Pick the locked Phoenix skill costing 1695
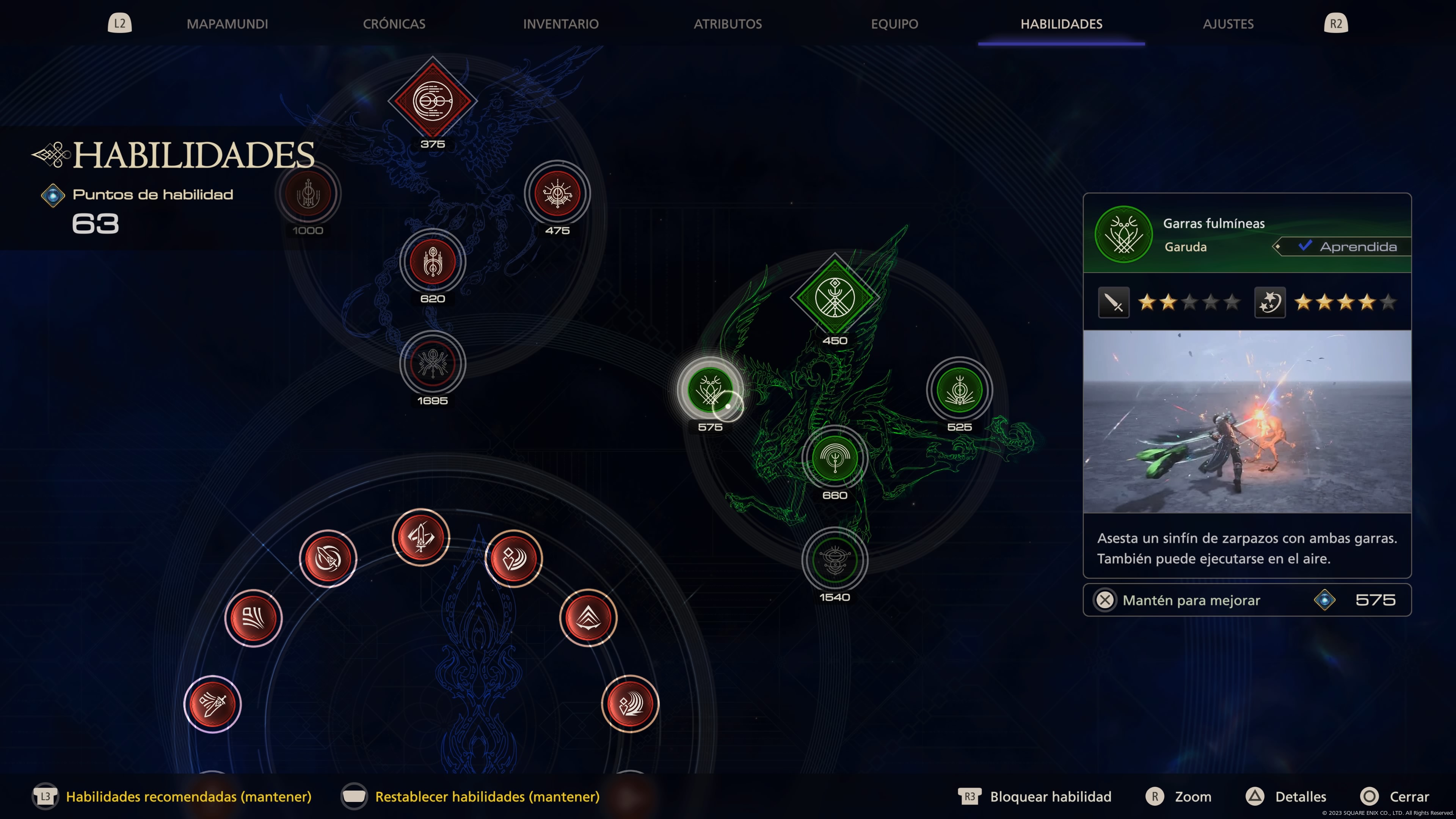The image size is (1456, 819). tap(432, 364)
